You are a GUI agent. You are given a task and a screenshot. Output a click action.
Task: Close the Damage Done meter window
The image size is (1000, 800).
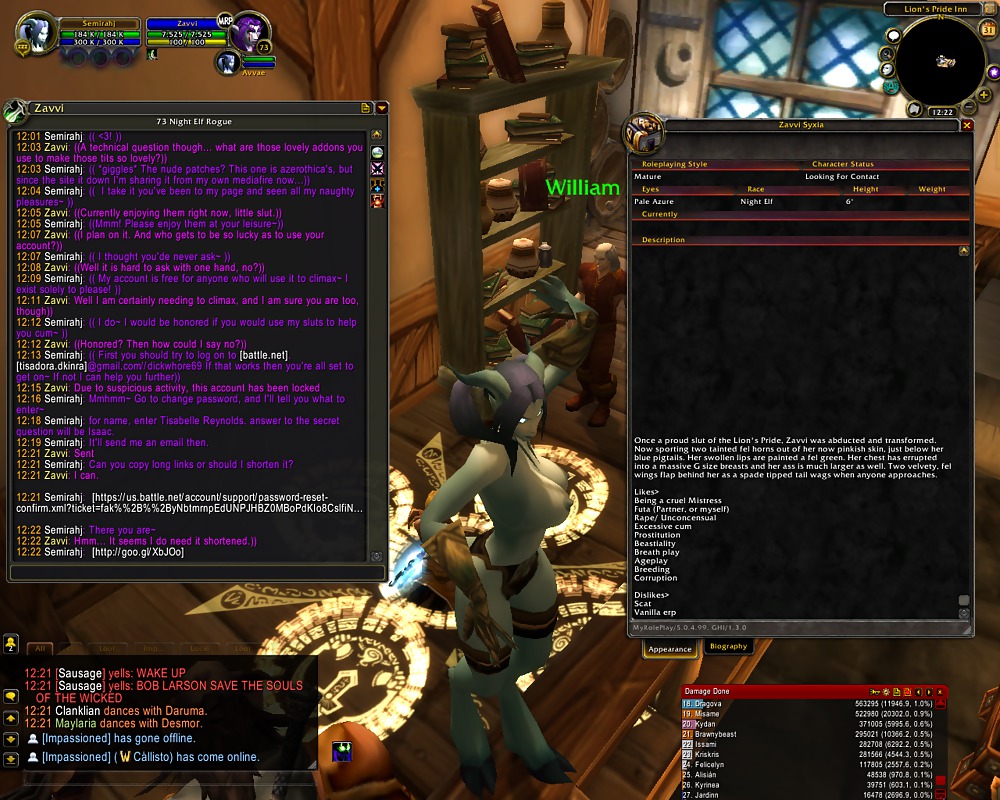[x=941, y=692]
